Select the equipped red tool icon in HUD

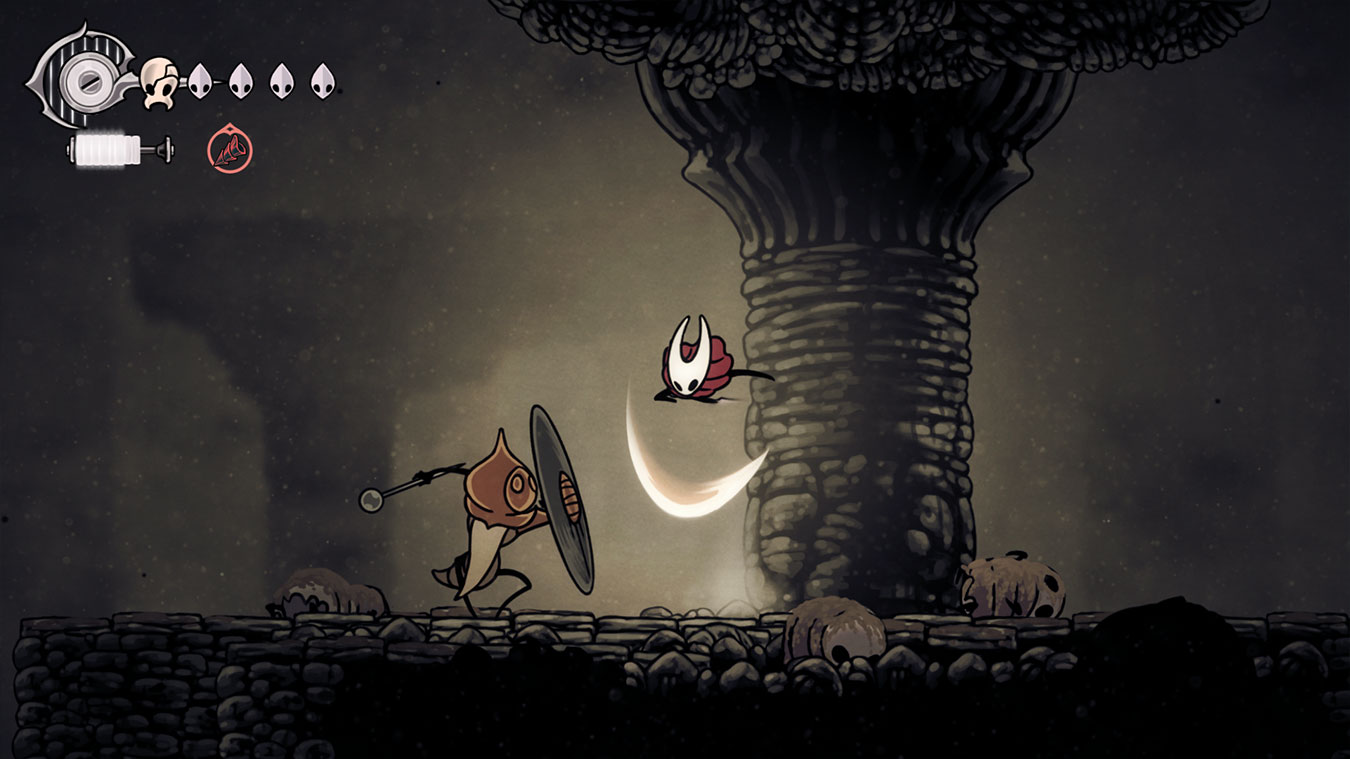tap(232, 150)
